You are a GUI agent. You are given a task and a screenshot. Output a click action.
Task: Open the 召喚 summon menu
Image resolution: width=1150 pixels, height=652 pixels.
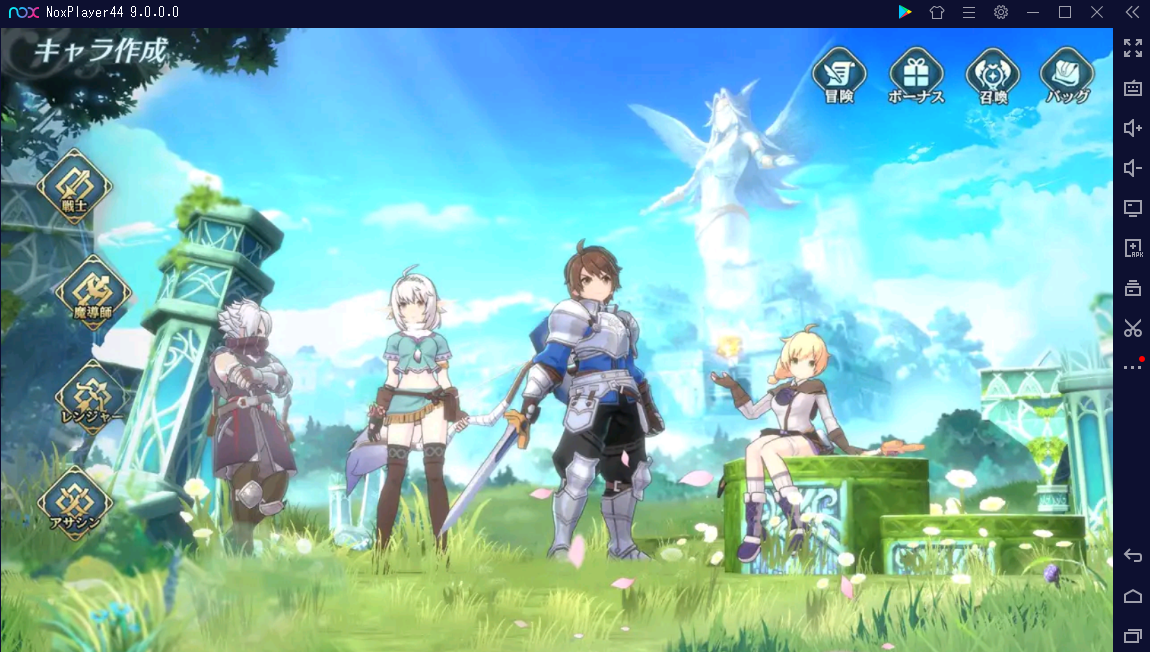pos(992,75)
